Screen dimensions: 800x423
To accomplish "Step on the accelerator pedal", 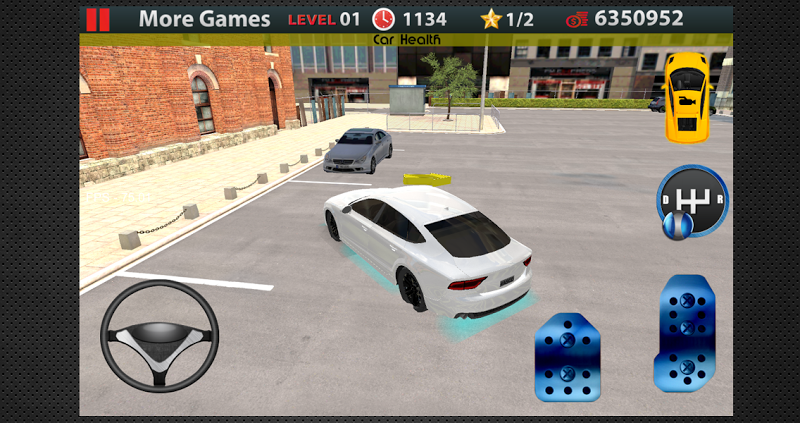I will tap(685, 332).
